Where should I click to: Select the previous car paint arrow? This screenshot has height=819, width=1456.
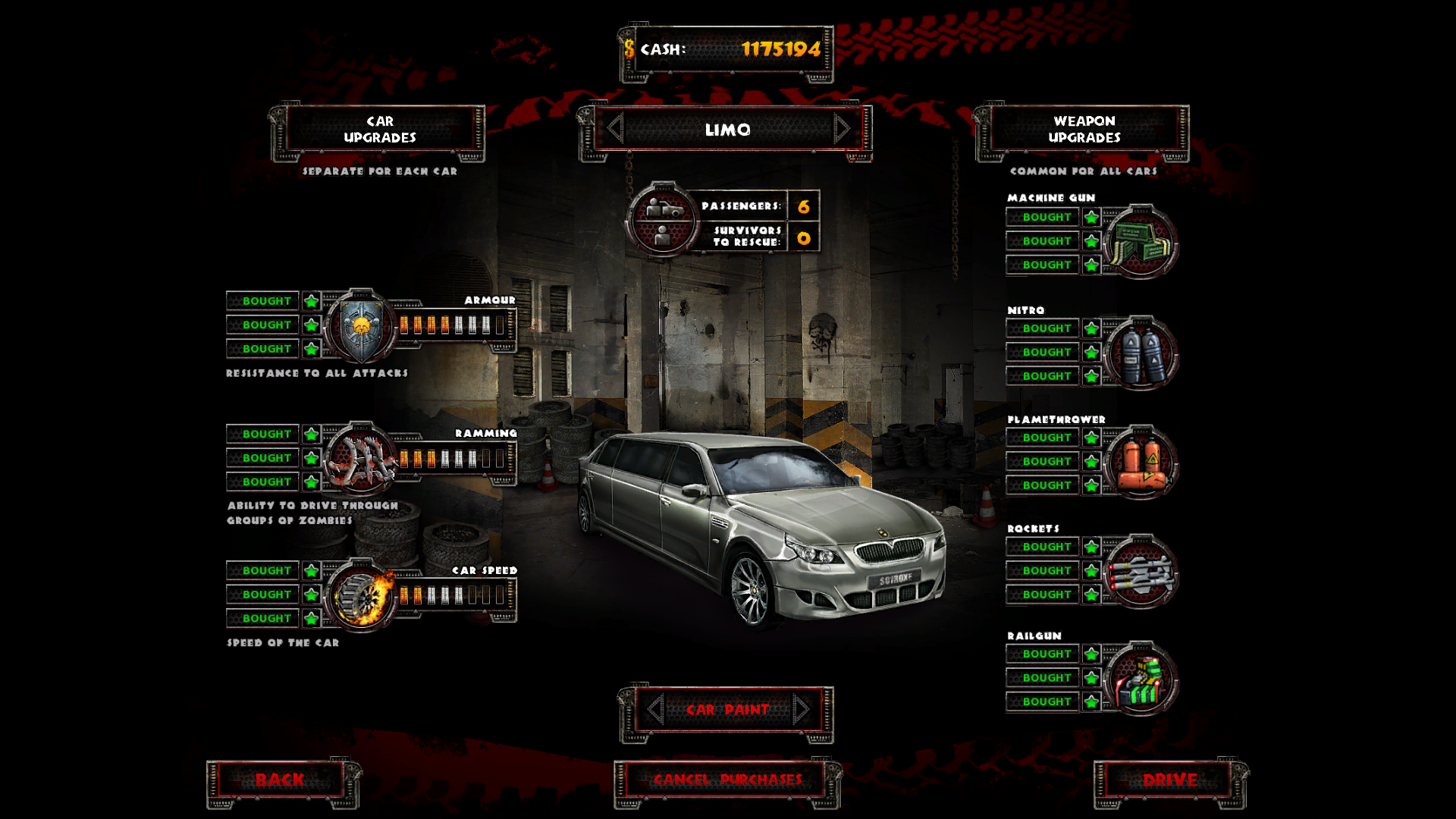point(656,710)
